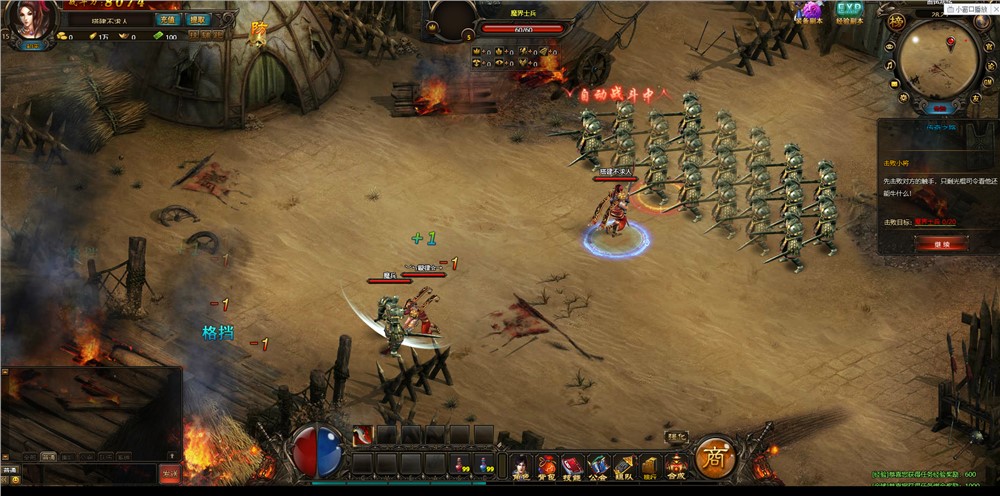This screenshot has height=496, width=1000.
Task: Open the round 商 shop button
Action: coord(715,458)
